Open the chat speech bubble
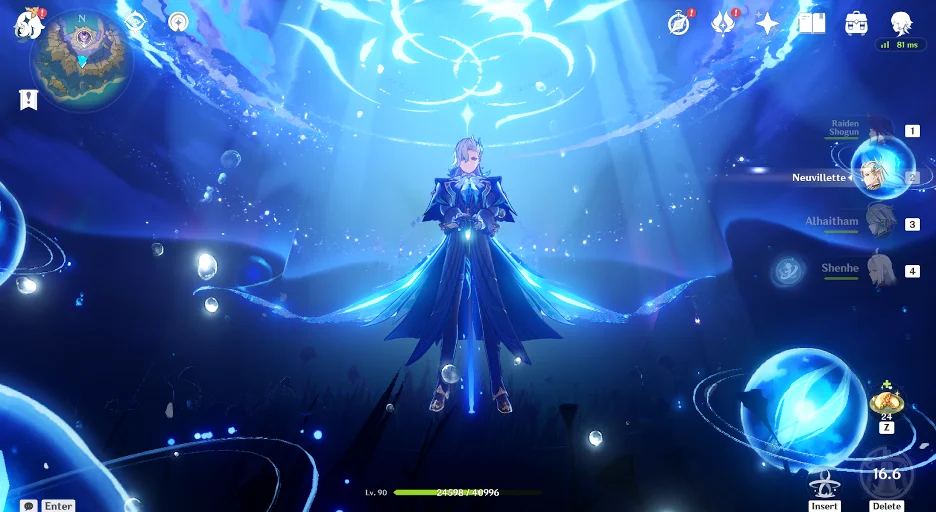The image size is (936, 512). [29, 505]
